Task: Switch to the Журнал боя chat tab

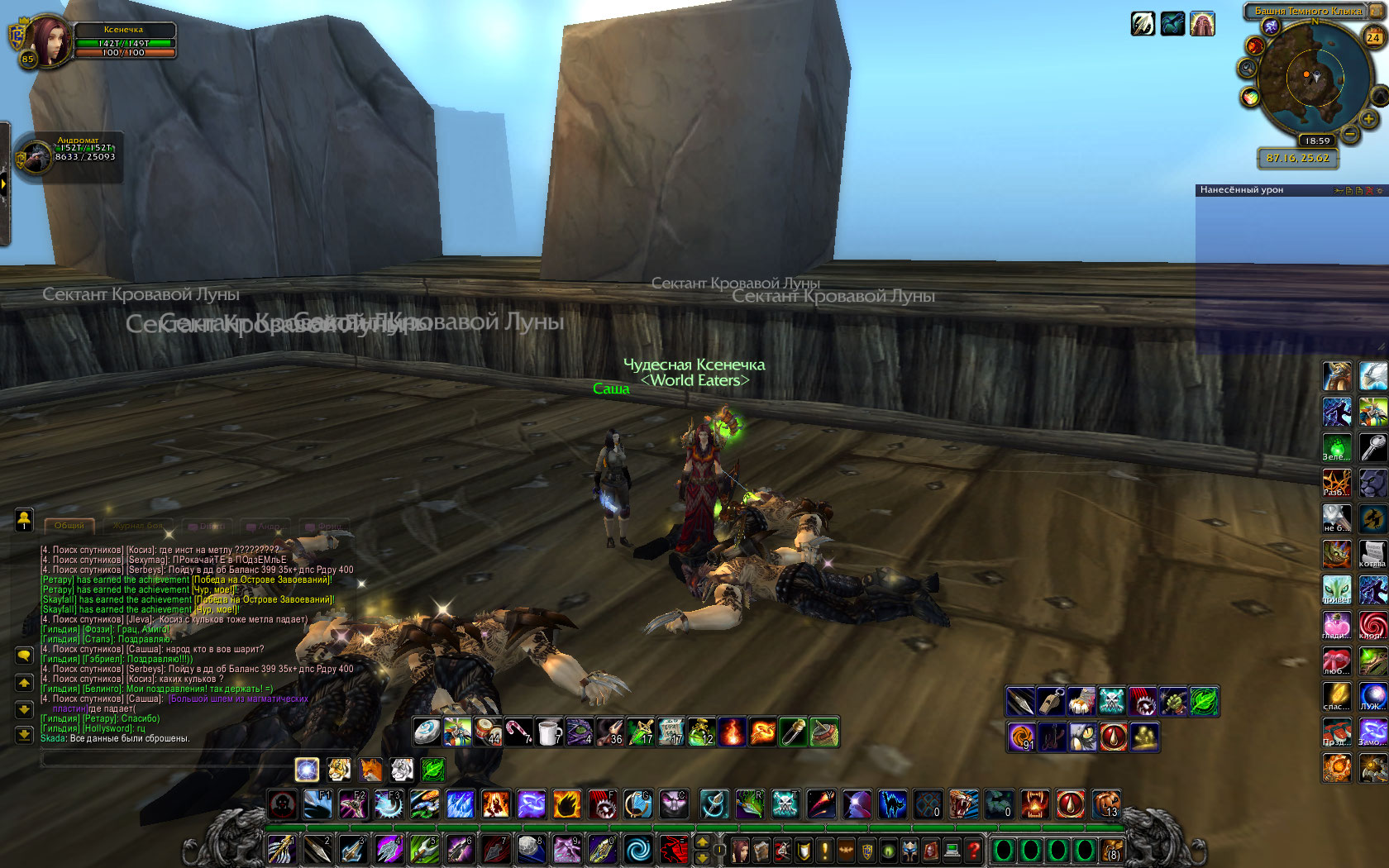Action: pos(137,526)
